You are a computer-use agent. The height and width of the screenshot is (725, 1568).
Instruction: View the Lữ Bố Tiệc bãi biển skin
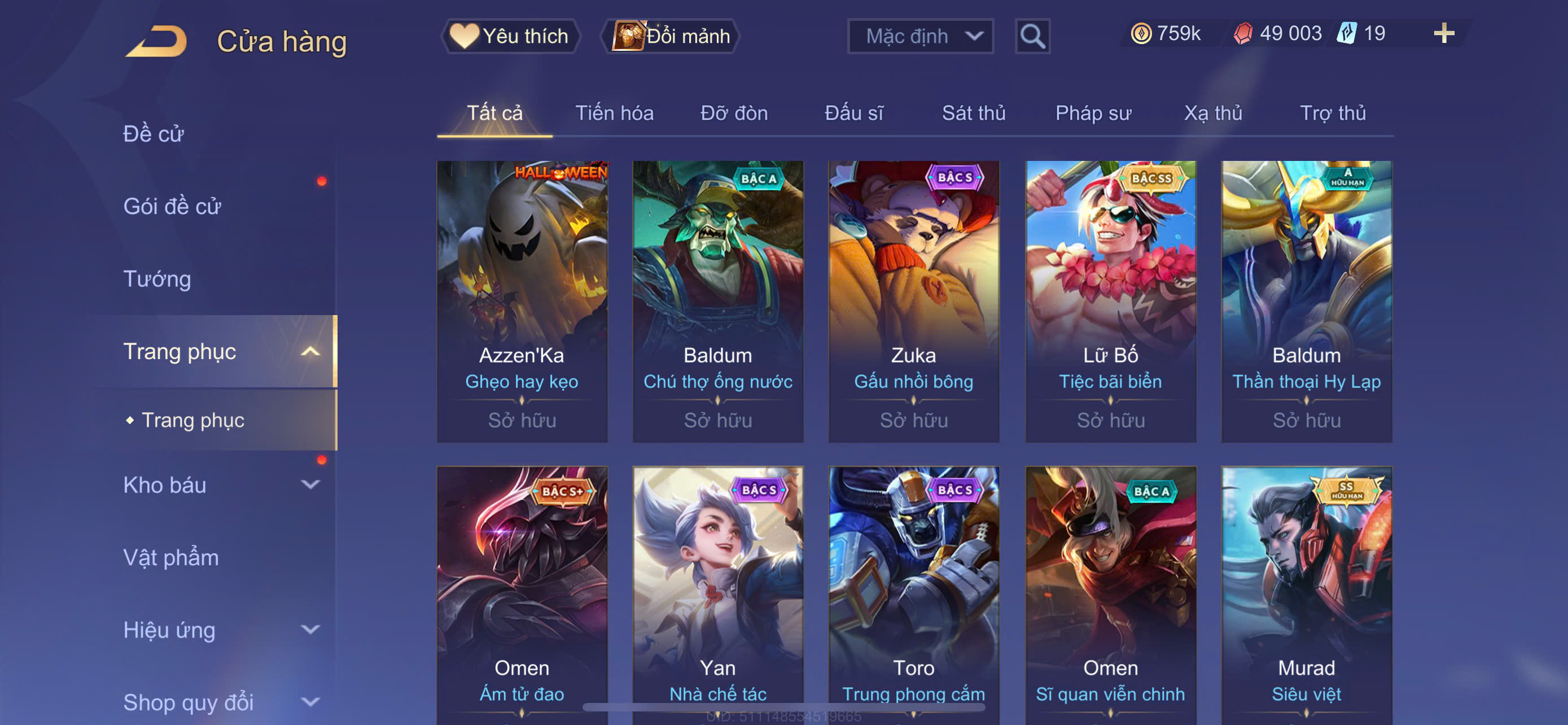point(1110,301)
